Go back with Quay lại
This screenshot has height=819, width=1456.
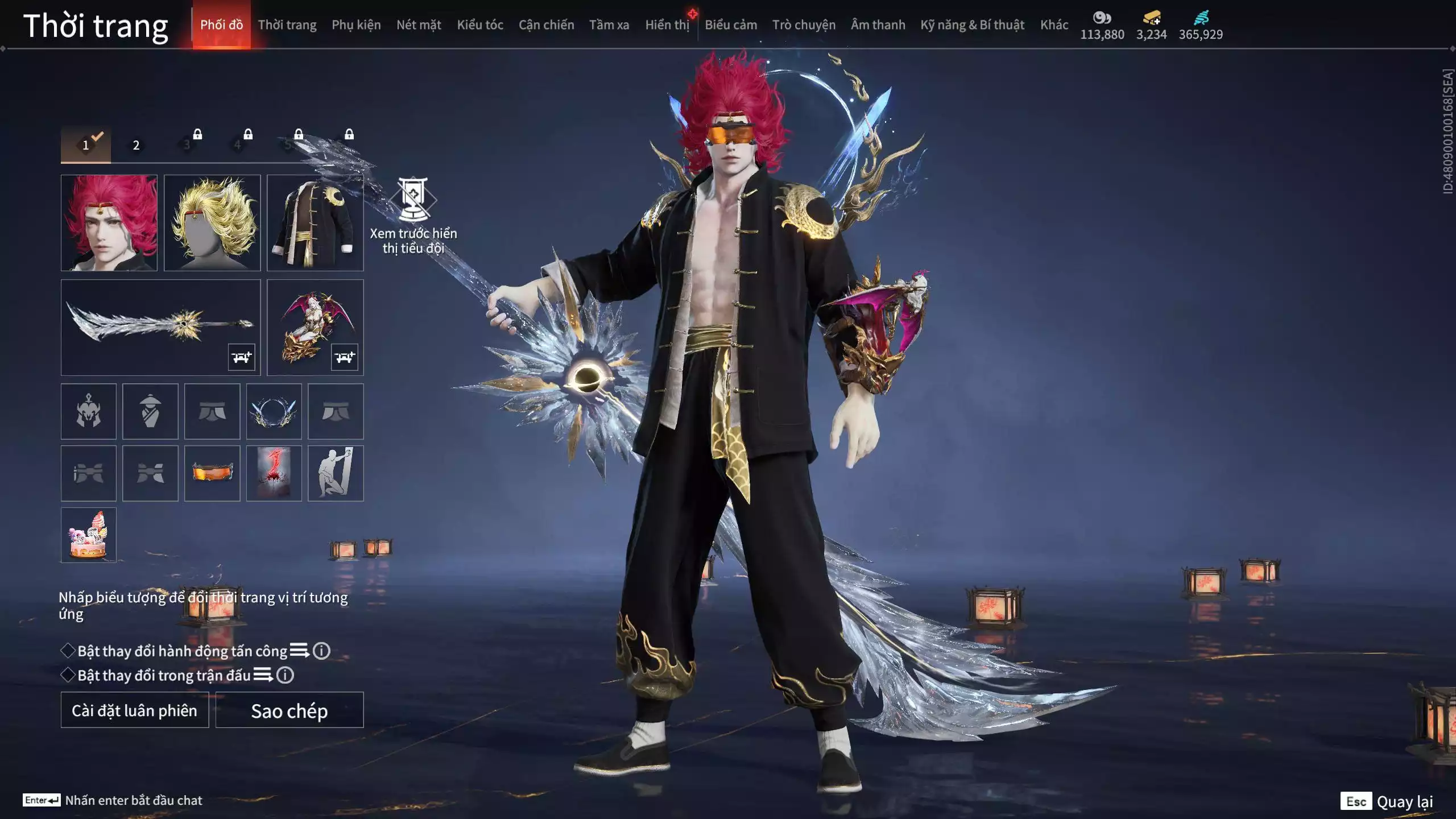point(1404,802)
